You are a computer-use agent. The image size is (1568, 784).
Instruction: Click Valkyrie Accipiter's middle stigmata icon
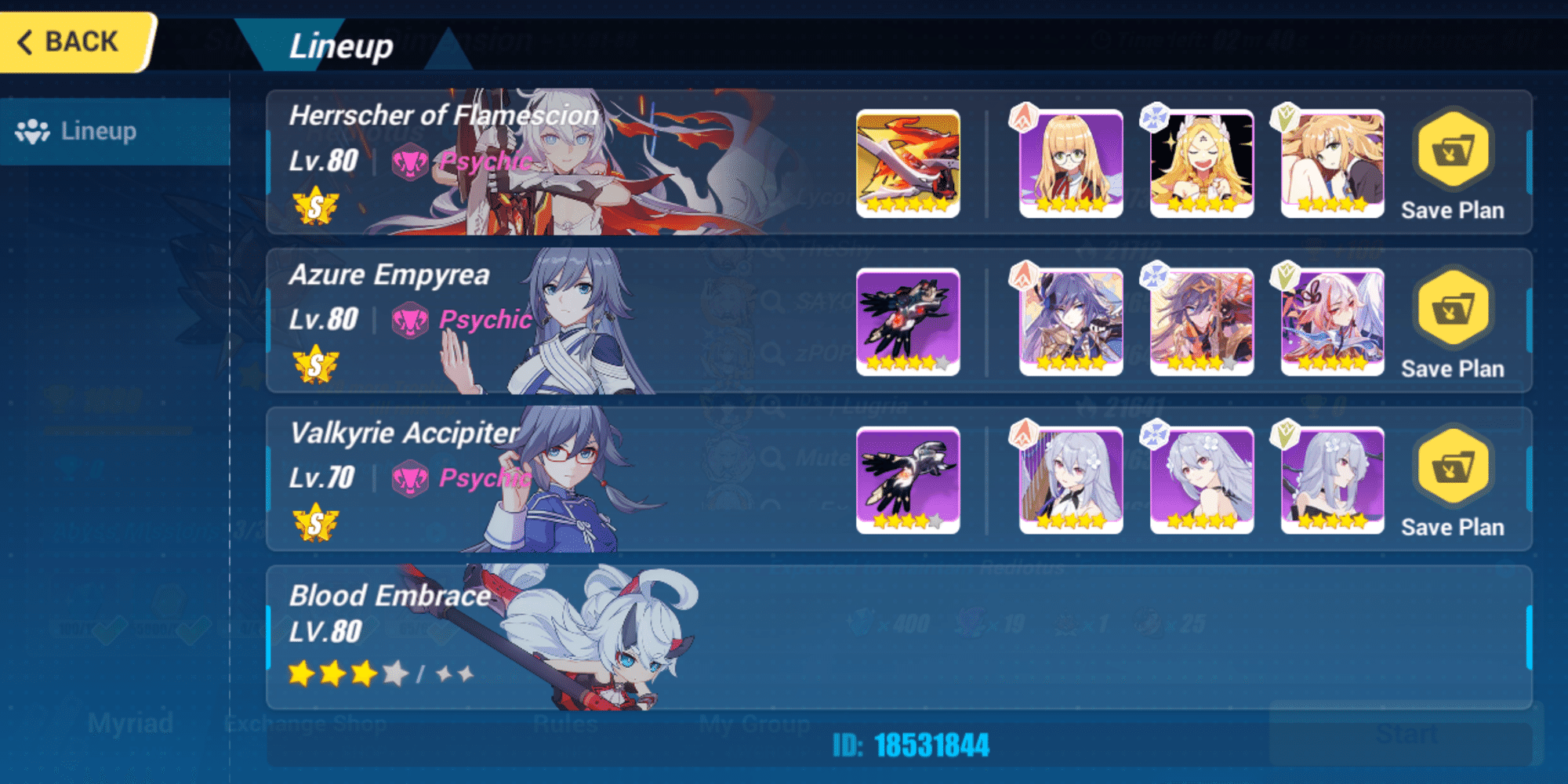click(1202, 481)
